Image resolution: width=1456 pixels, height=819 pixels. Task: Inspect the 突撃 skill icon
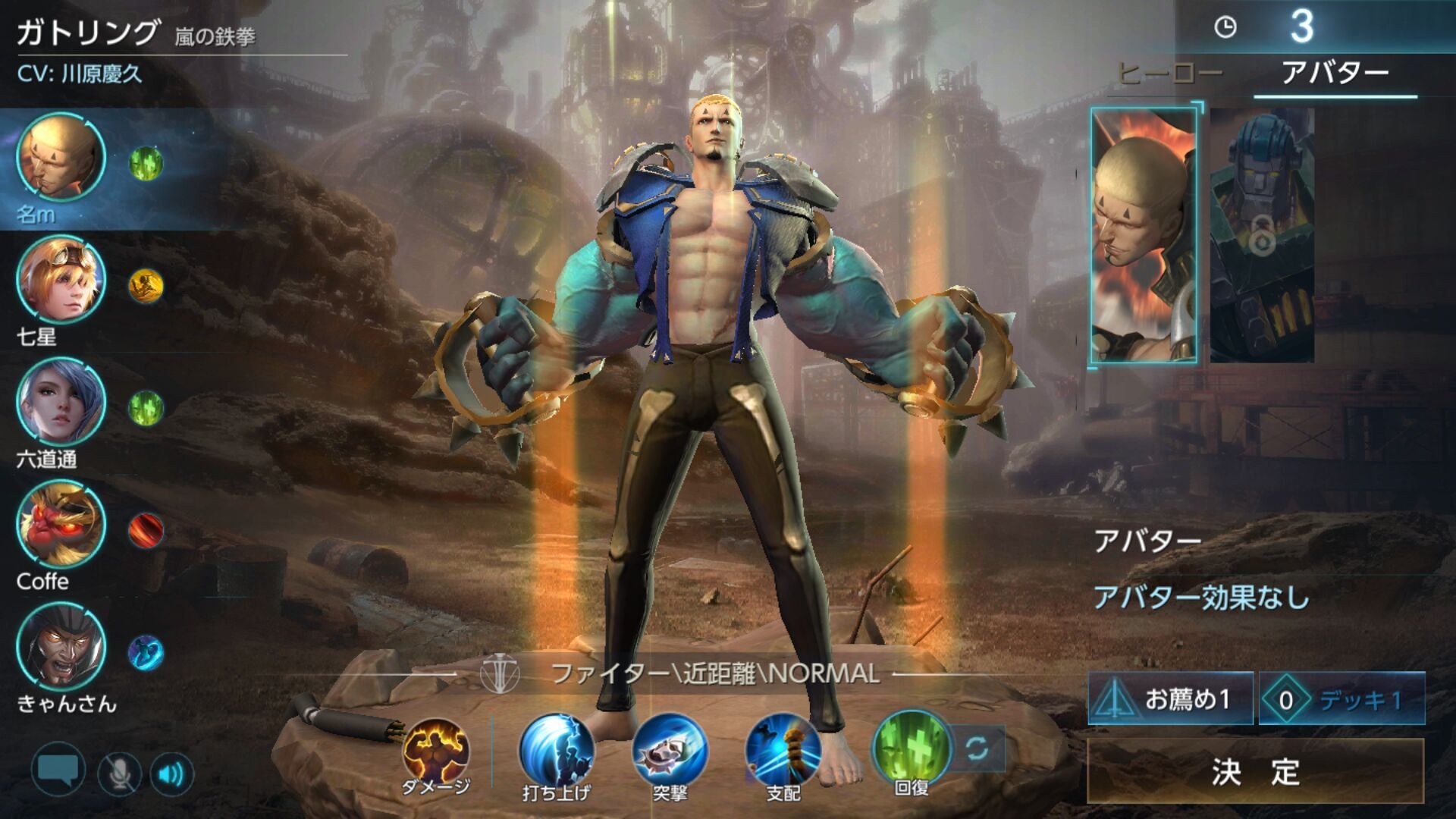(670, 751)
